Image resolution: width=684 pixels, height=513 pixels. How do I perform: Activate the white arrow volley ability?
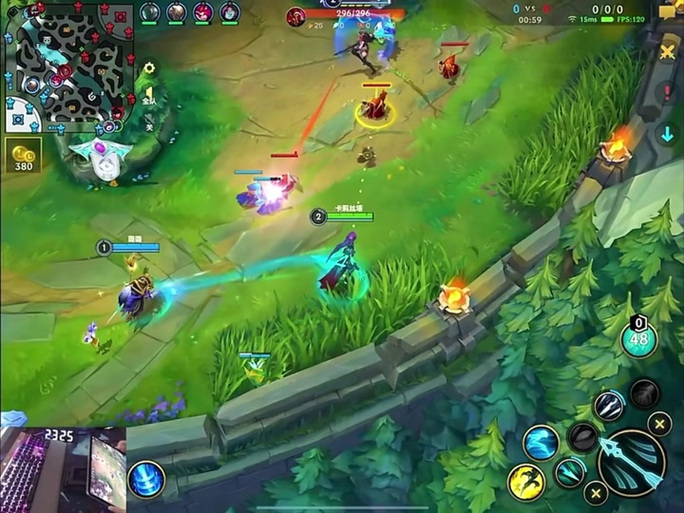click(x=608, y=406)
